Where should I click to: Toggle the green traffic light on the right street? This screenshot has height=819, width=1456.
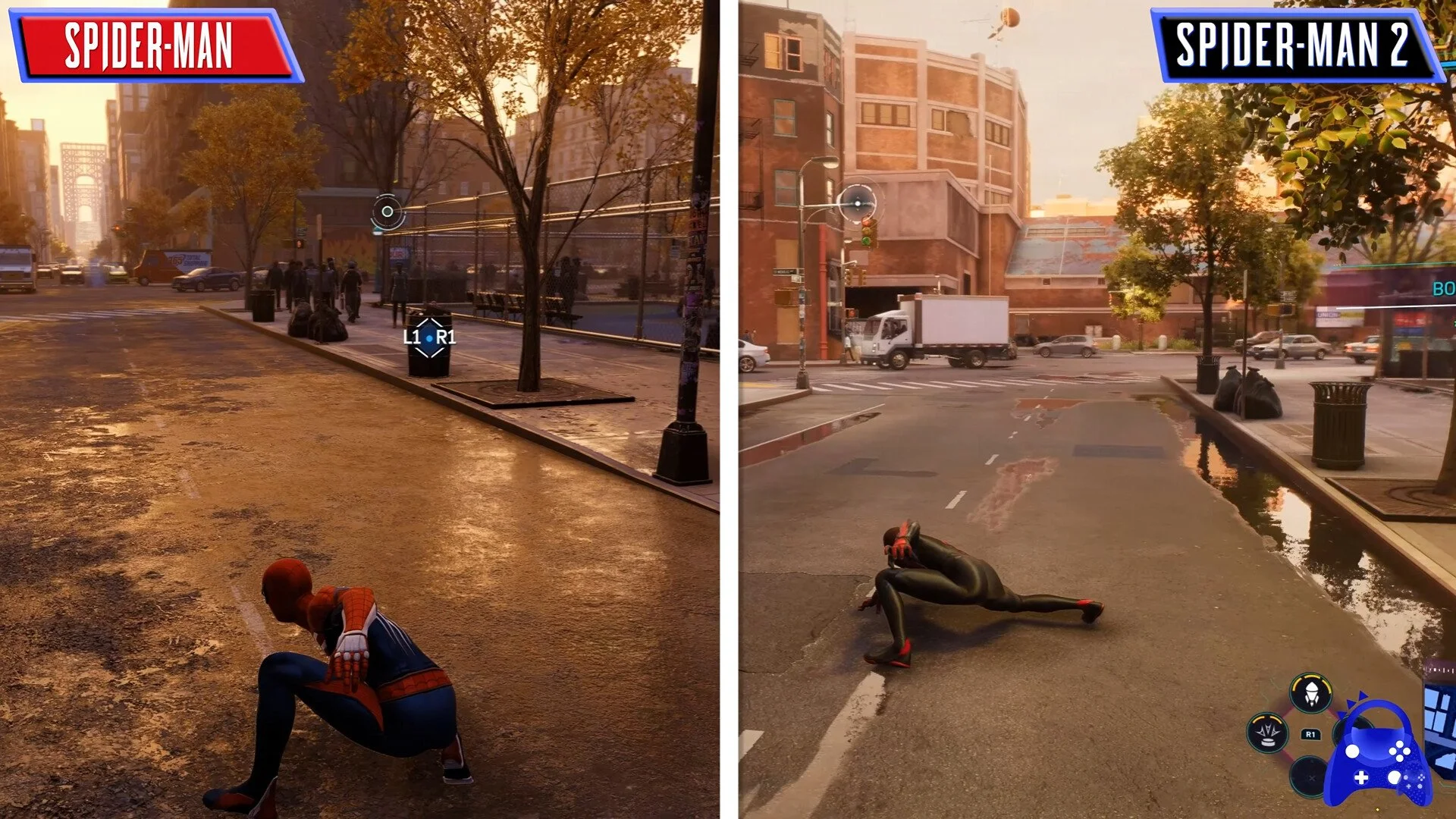click(866, 241)
